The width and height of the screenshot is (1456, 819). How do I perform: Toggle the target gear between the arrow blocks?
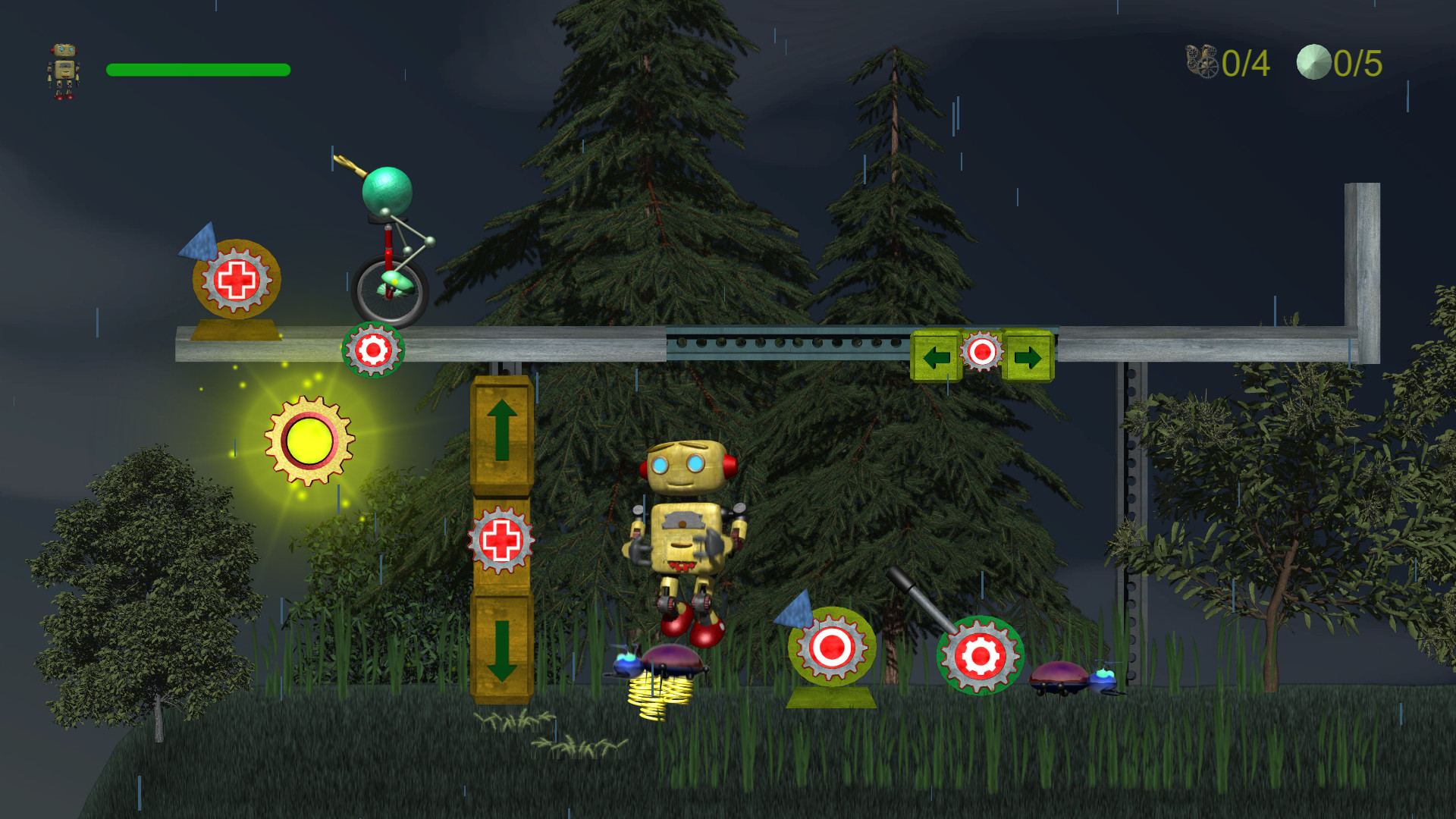(x=982, y=350)
